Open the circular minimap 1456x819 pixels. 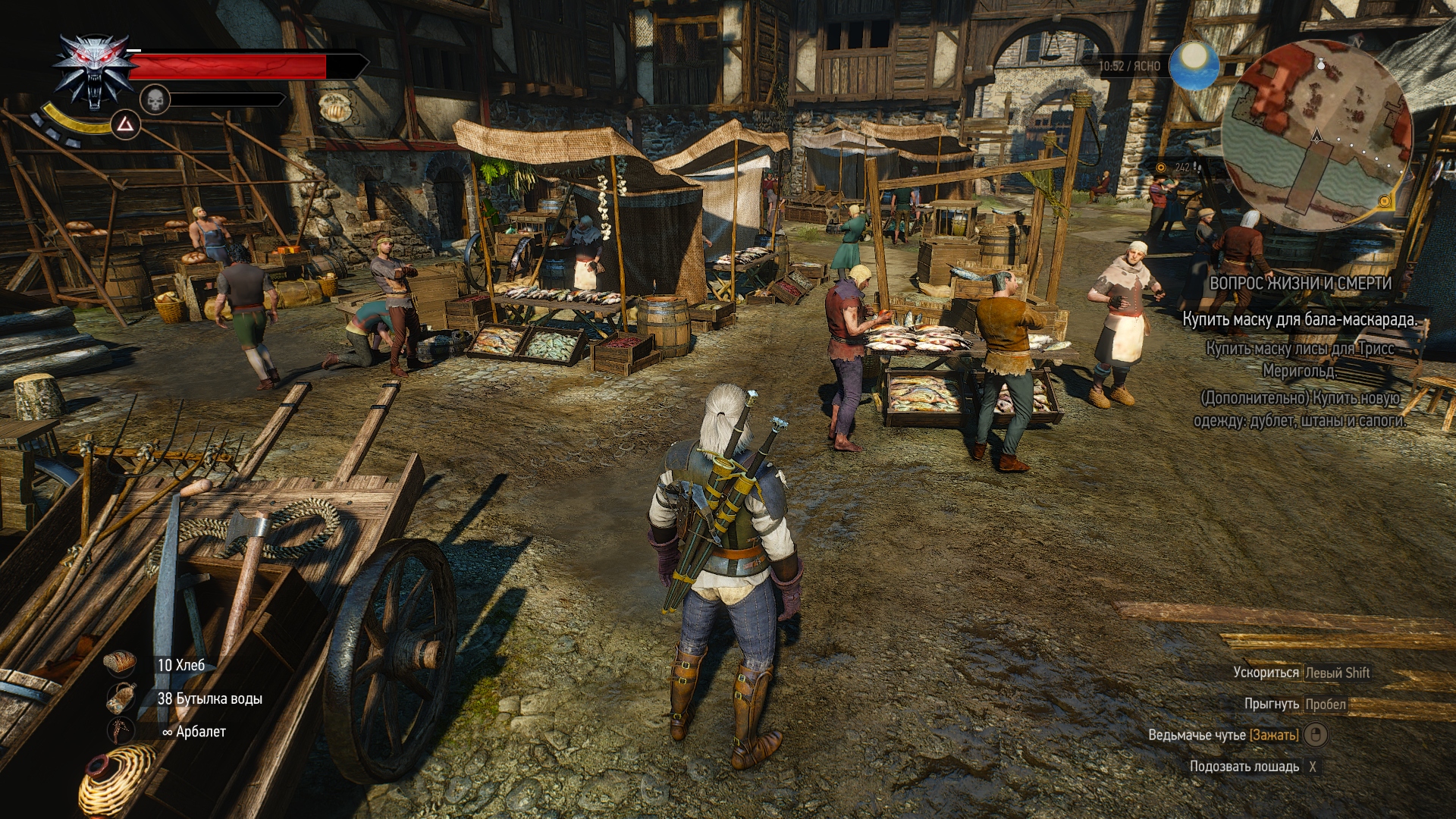coord(1317,136)
